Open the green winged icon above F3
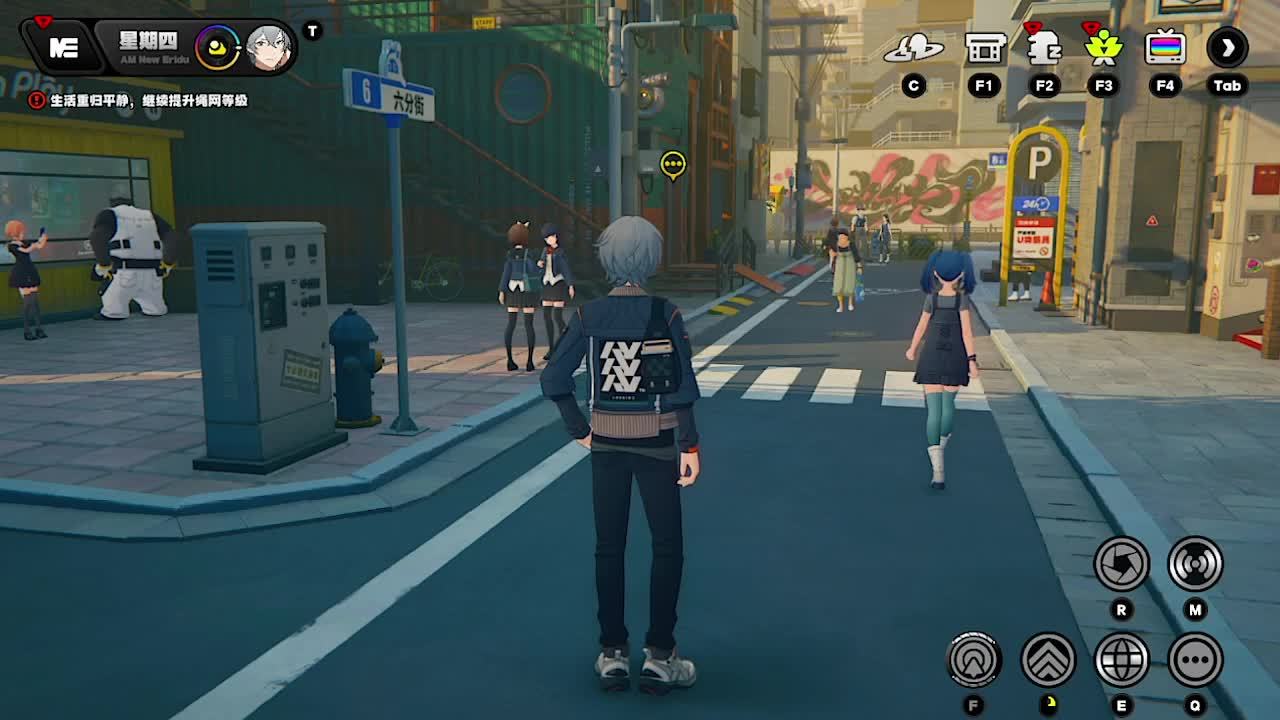The width and height of the screenshot is (1280, 720). [1103, 47]
